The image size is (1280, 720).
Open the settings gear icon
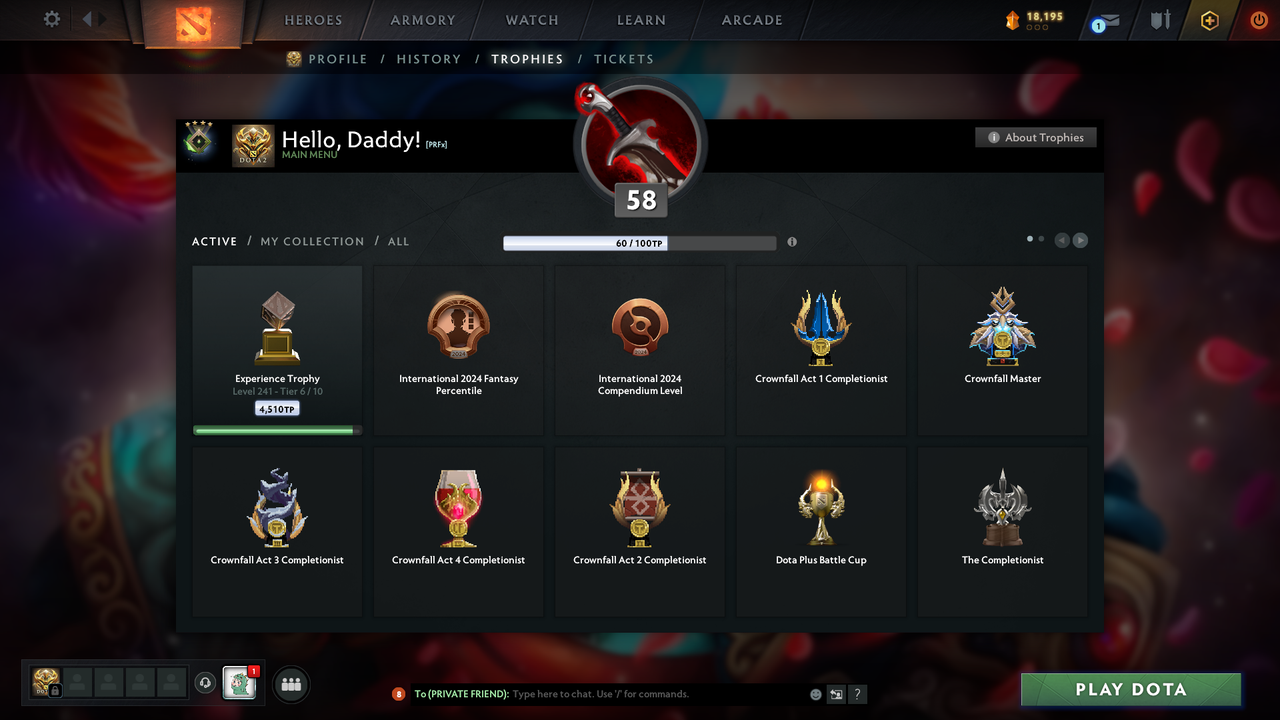pos(51,19)
